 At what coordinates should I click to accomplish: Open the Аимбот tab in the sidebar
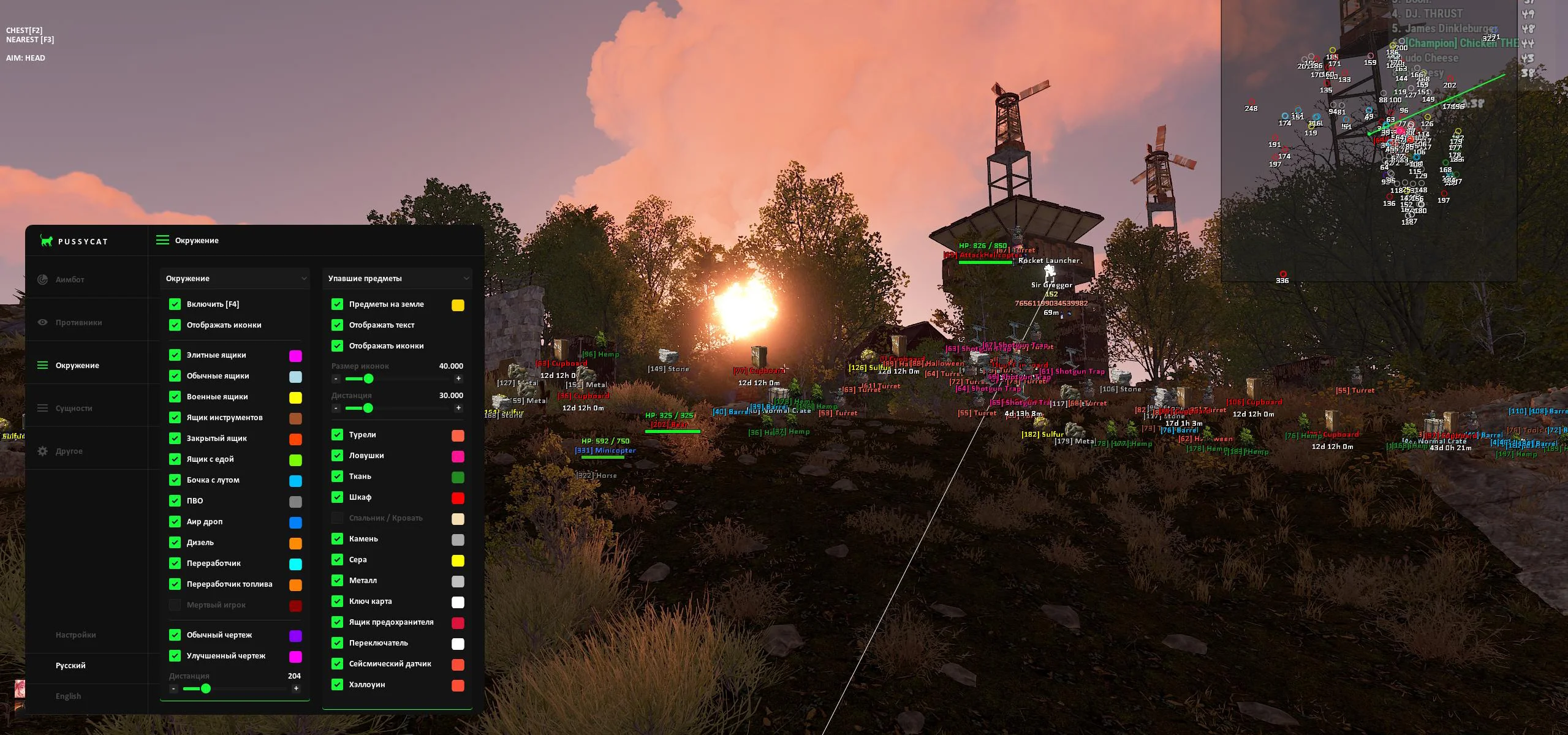tap(70, 279)
